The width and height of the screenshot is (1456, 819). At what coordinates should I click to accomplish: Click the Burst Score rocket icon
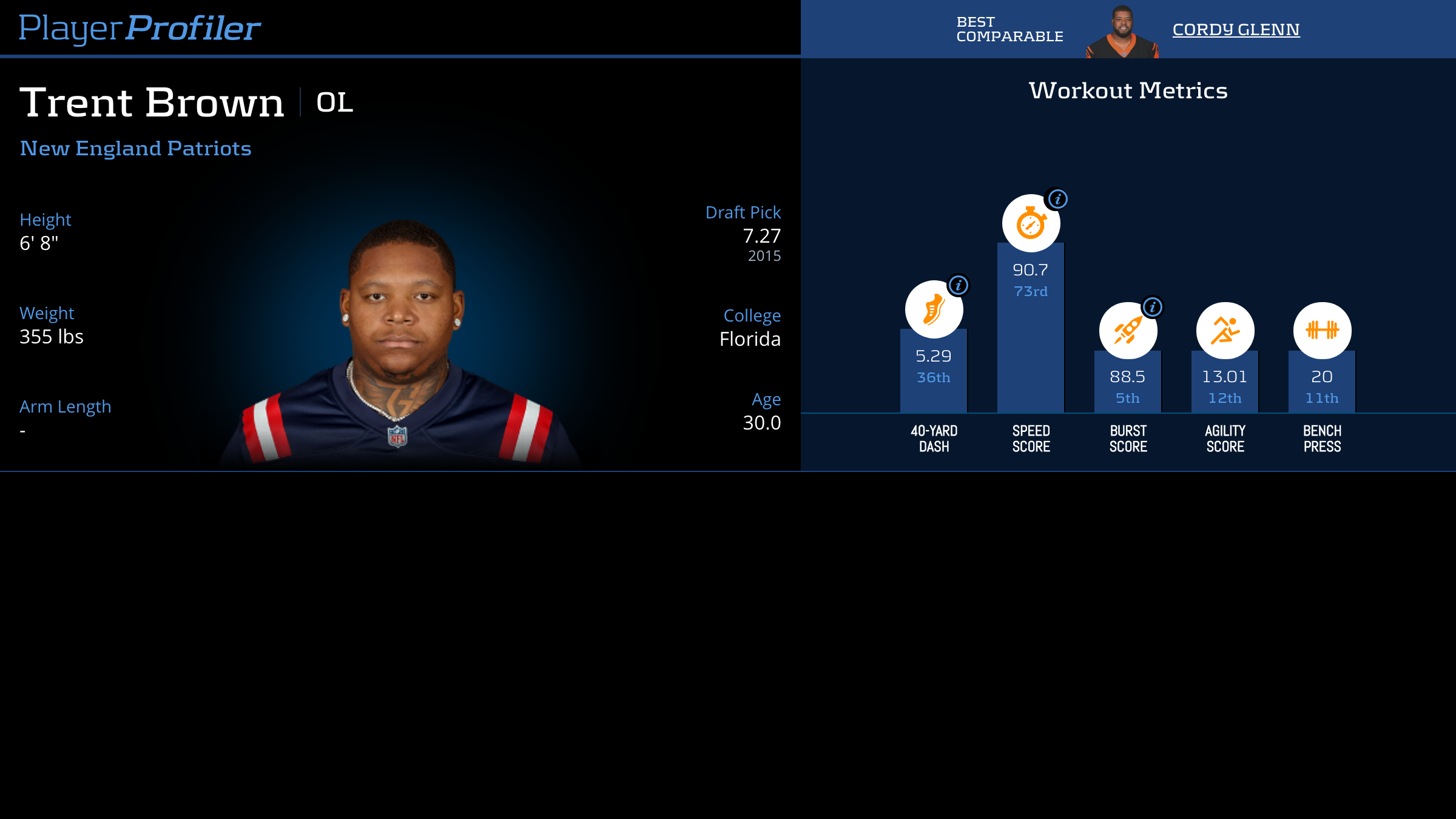(1127, 331)
